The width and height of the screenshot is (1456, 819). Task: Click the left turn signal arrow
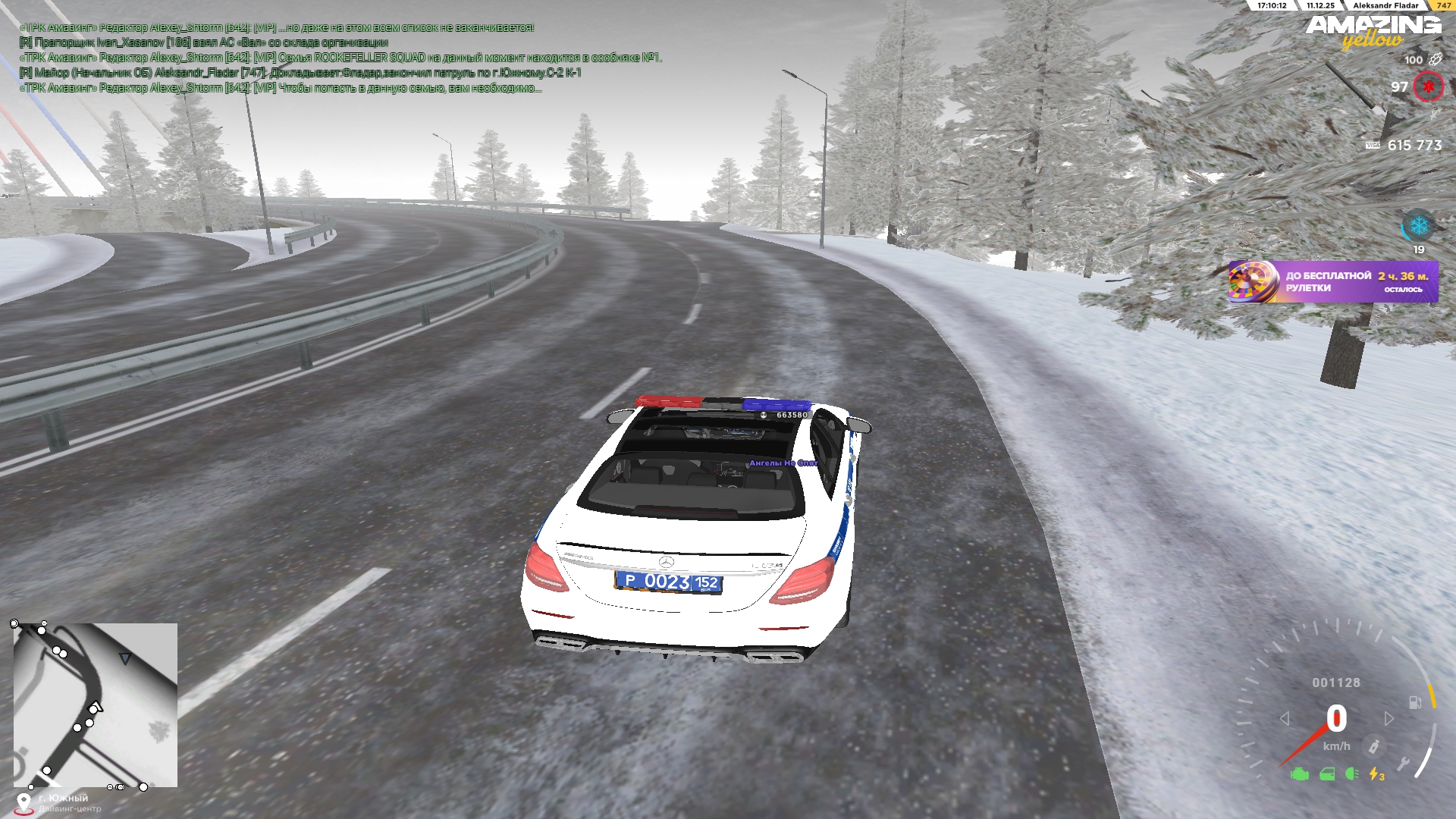tap(1285, 718)
